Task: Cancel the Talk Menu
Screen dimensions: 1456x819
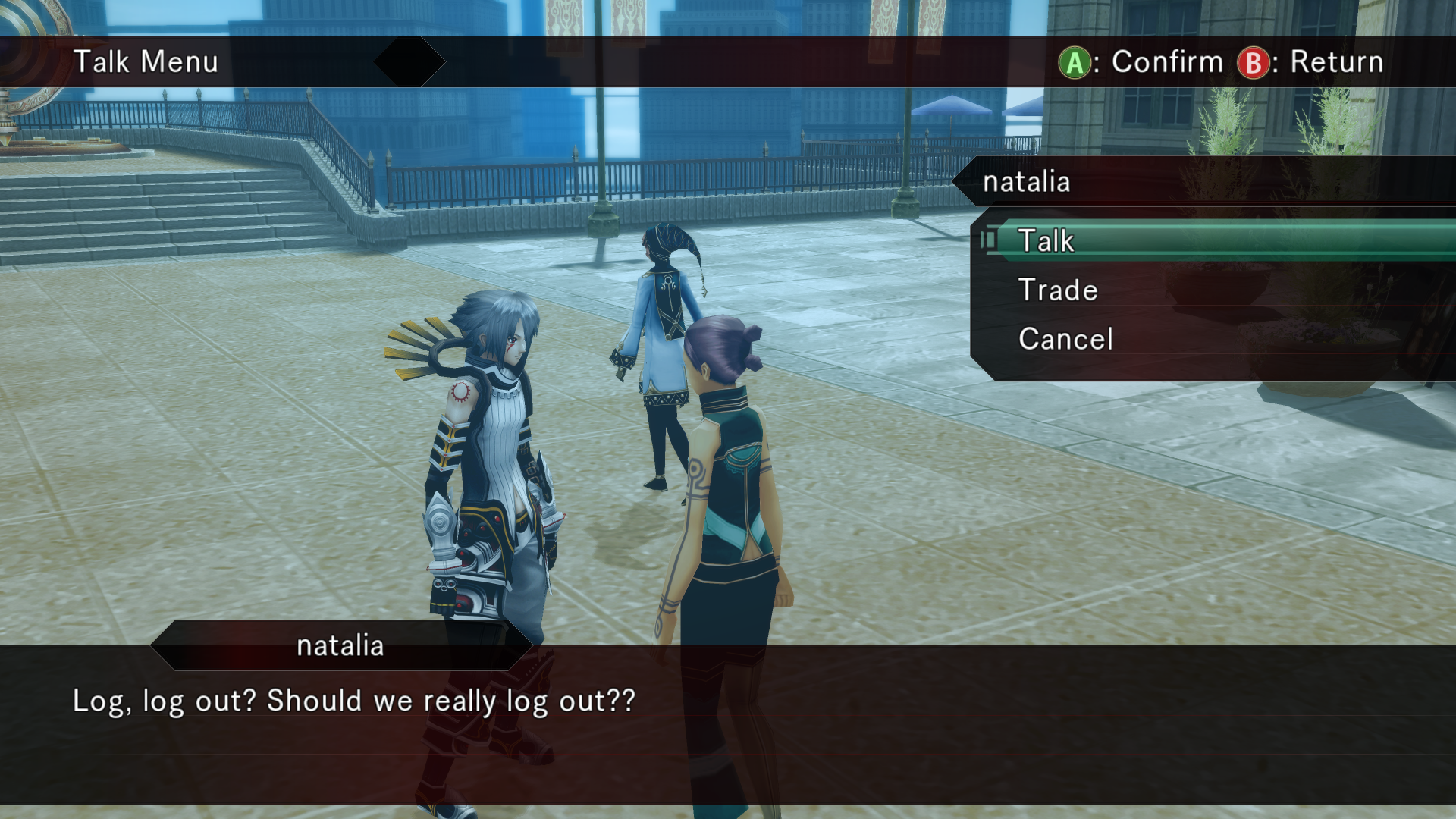Action: coord(1065,339)
